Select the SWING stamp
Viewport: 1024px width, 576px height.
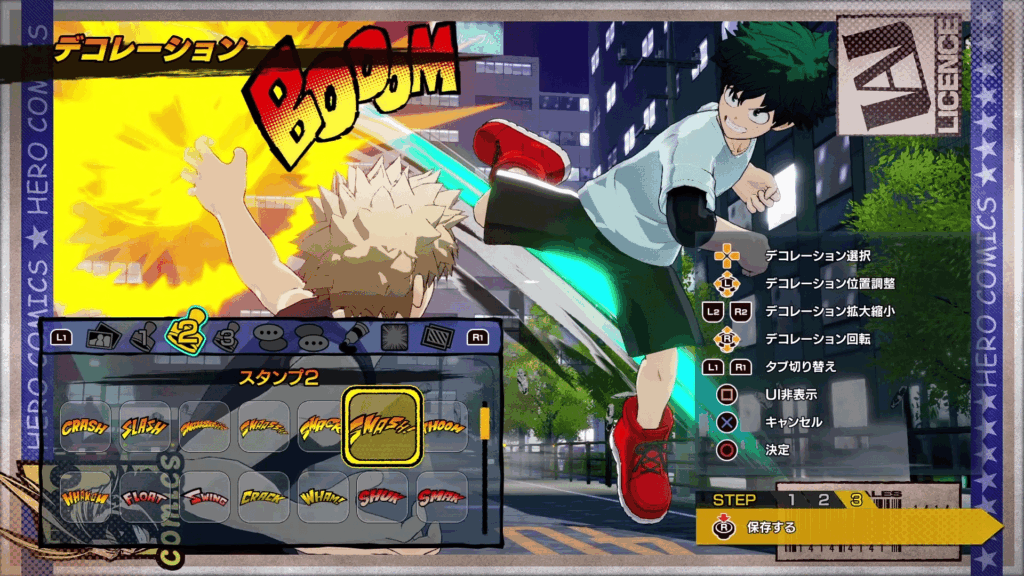(x=204, y=497)
